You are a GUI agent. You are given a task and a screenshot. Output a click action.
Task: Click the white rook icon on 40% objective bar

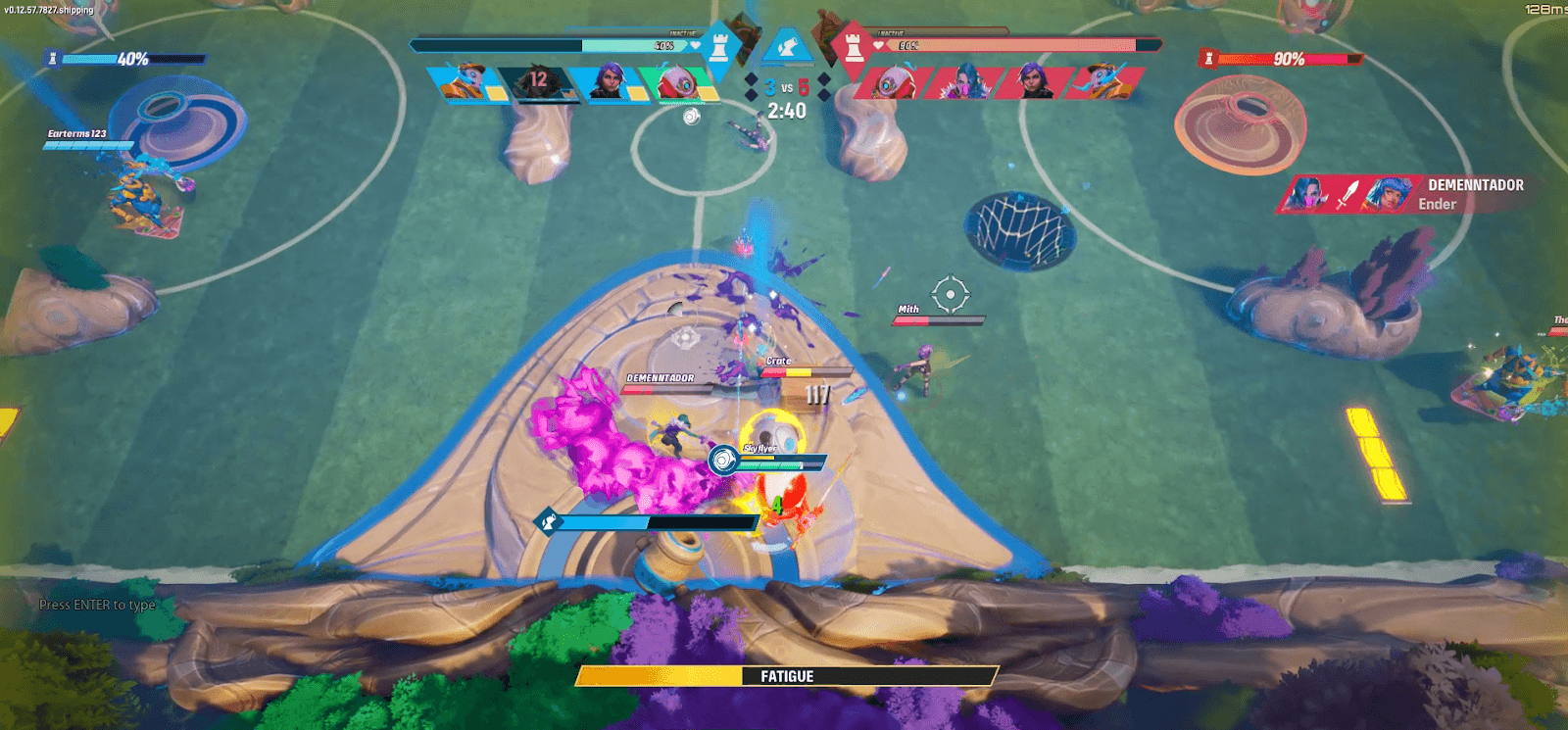tap(52, 59)
